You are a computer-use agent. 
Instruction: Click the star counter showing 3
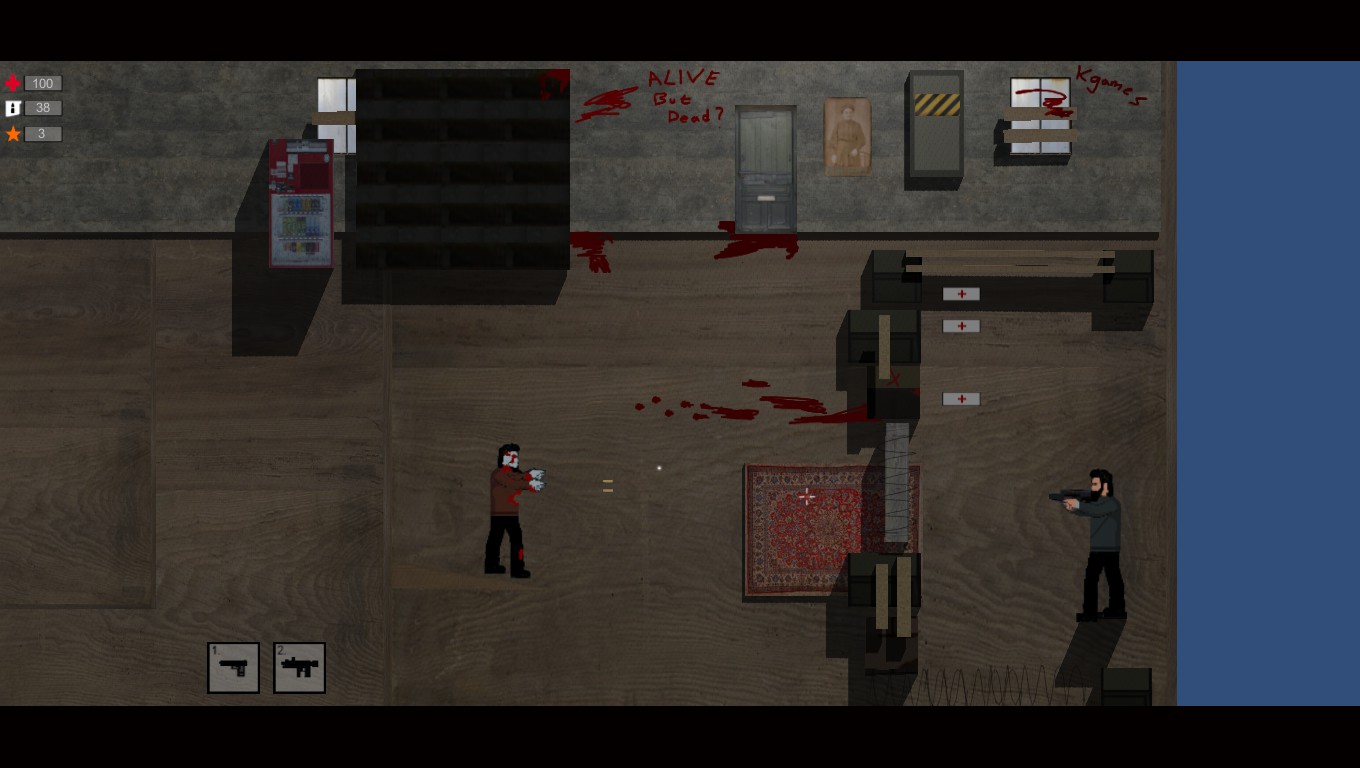tap(43, 133)
